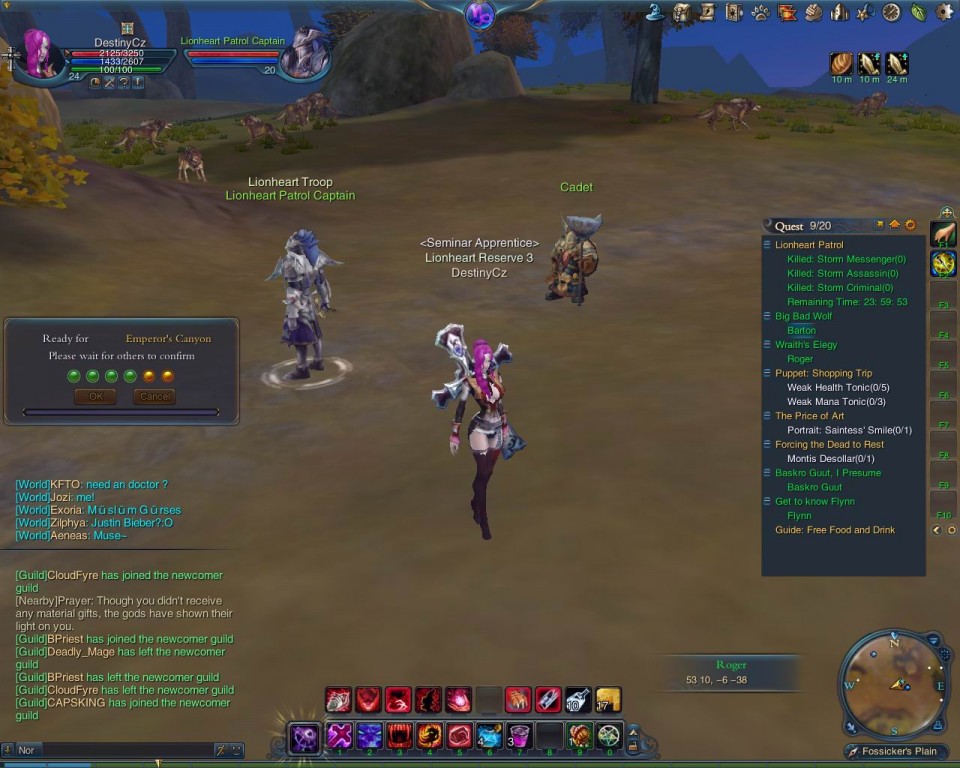This screenshot has width=960, height=768.
Task: Select the Lionheart Patrol Captain target portrait
Action: click(302, 56)
